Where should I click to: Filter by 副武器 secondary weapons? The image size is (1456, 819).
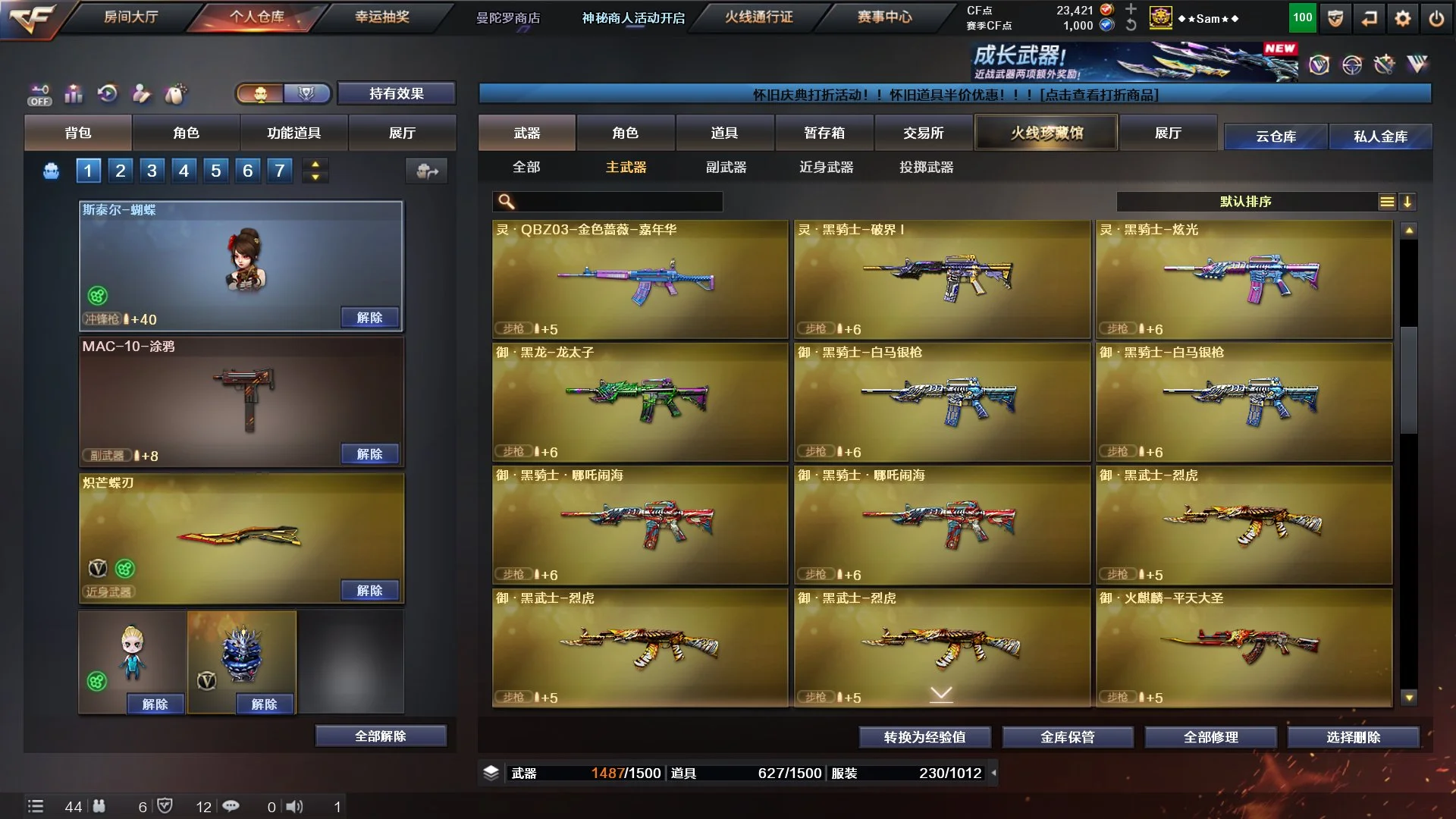click(726, 167)
